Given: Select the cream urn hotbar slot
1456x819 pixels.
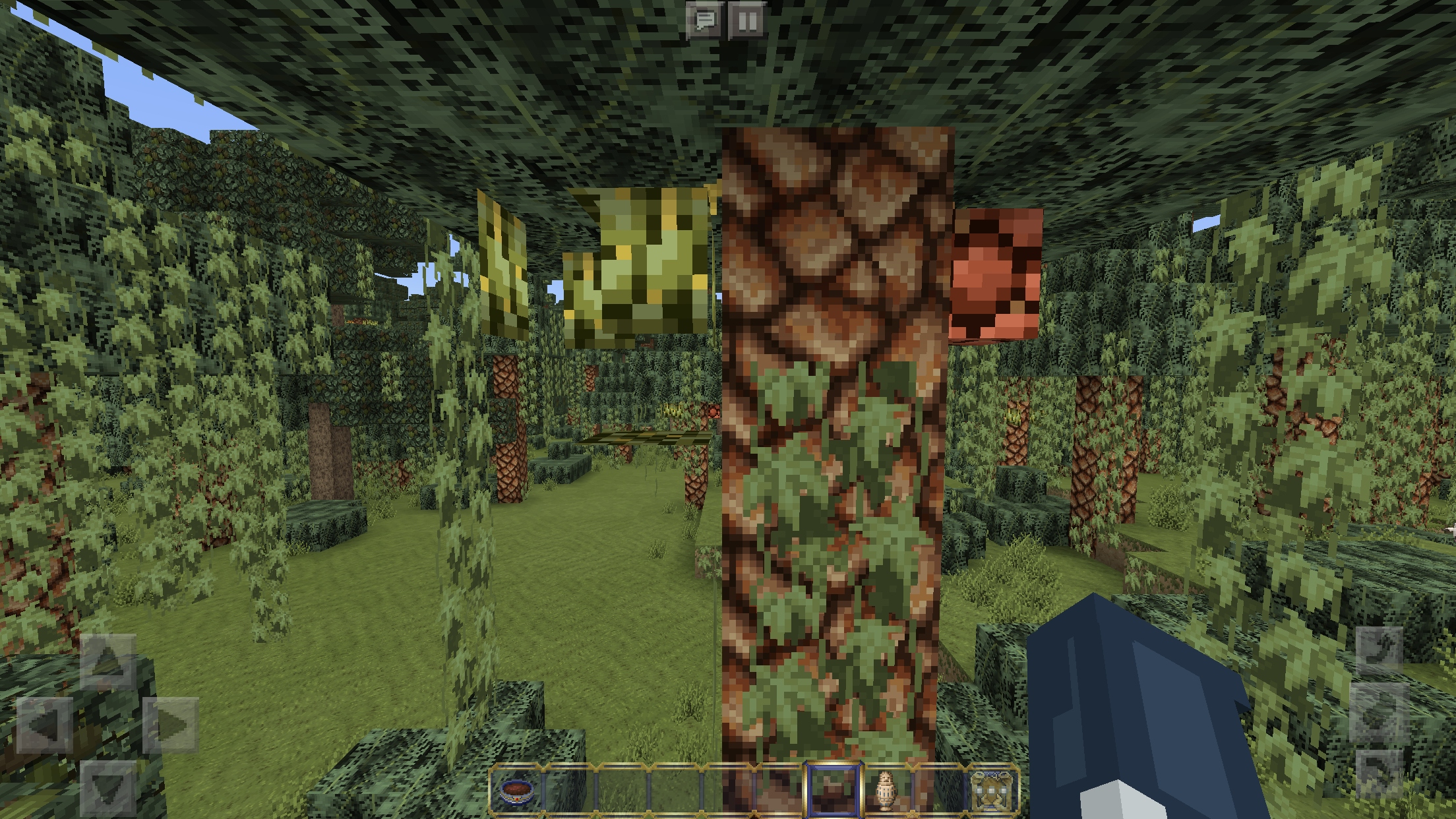Looking at the screenshot, I should click(886, 789).
